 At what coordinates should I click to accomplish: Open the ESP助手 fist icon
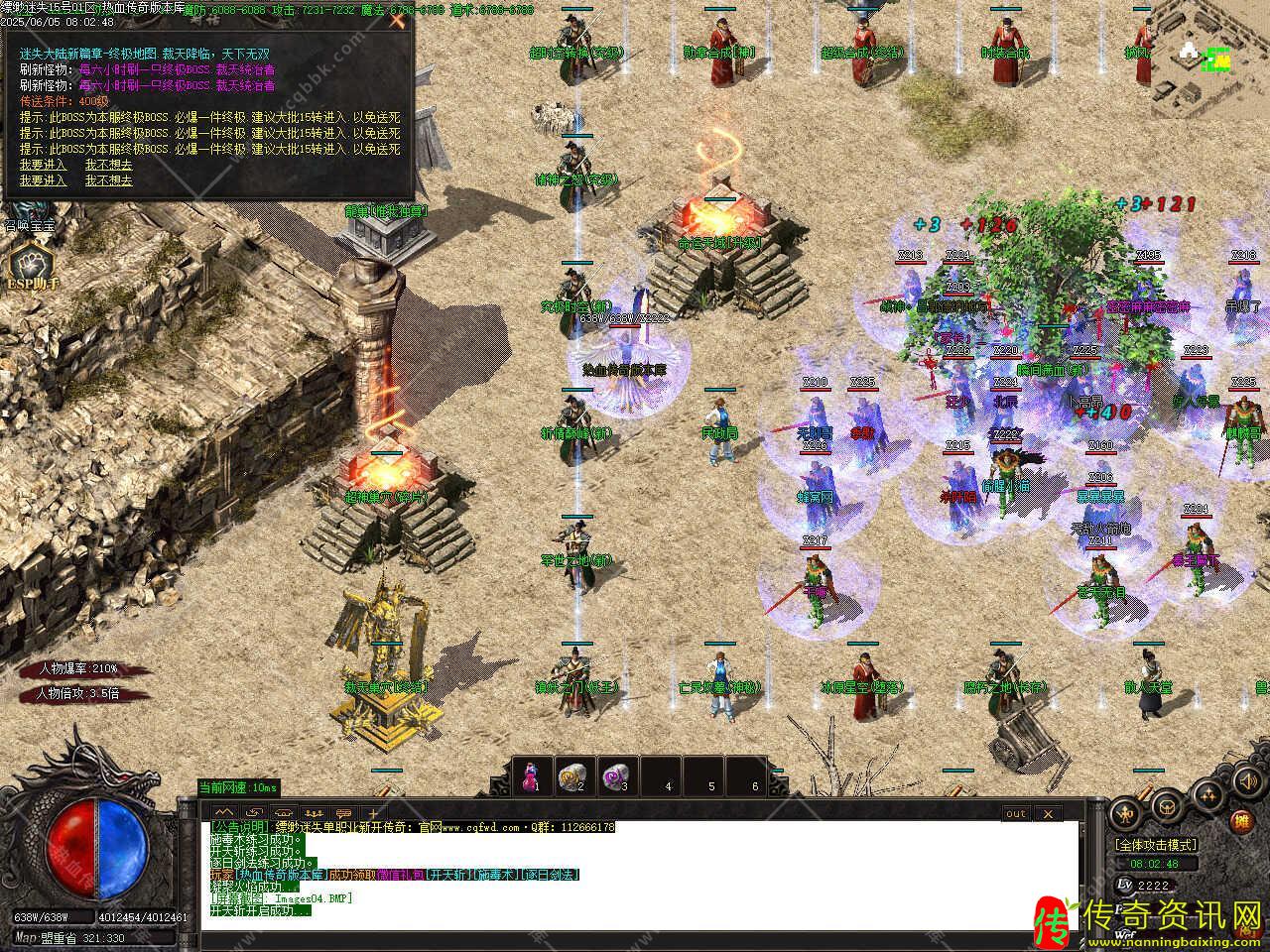click(28, 264)
